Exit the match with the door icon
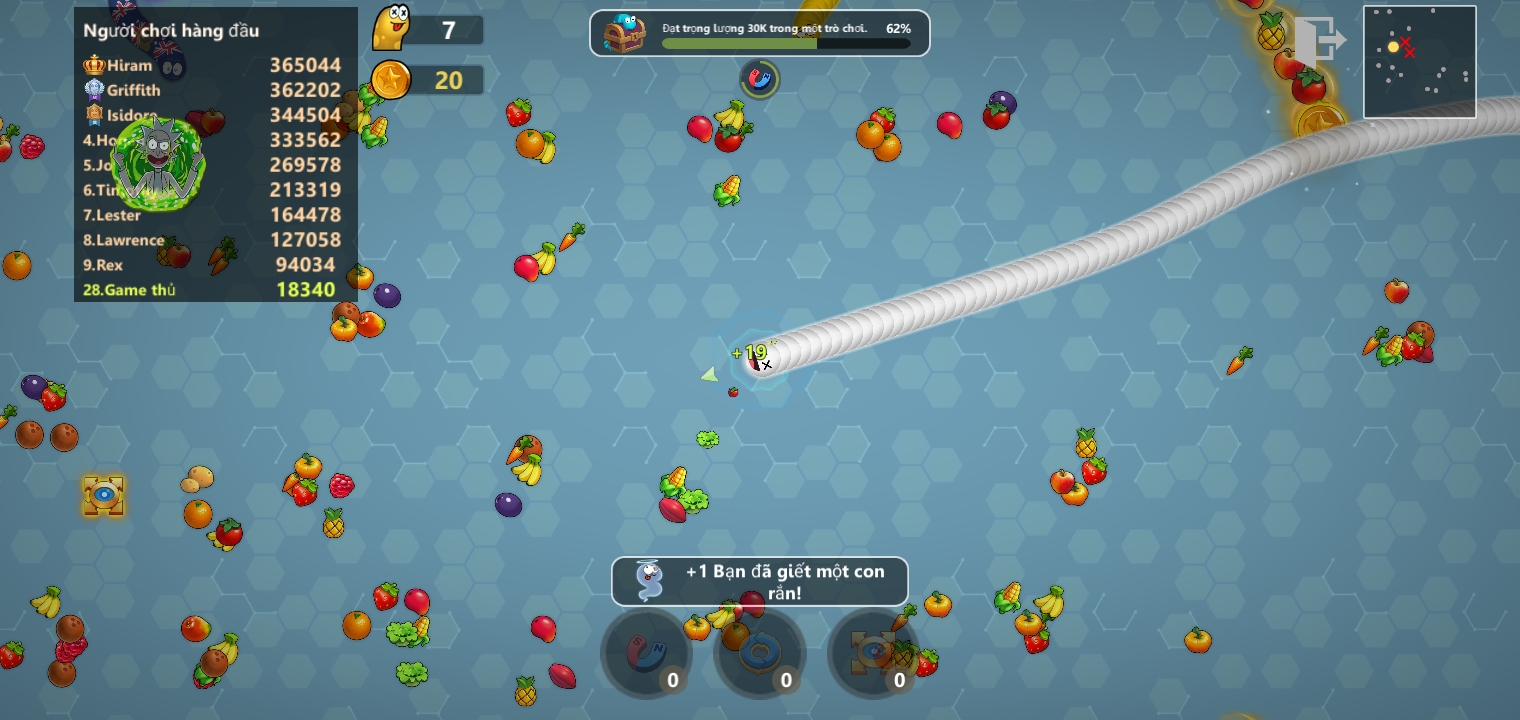The image size is (1520, 720). point(1319,41)
